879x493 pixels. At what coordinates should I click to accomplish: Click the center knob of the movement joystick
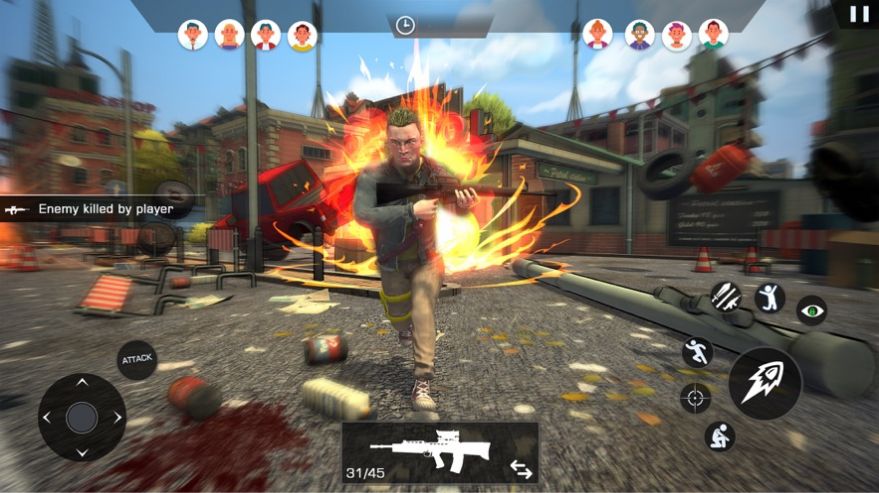click(x=82, y=417)
